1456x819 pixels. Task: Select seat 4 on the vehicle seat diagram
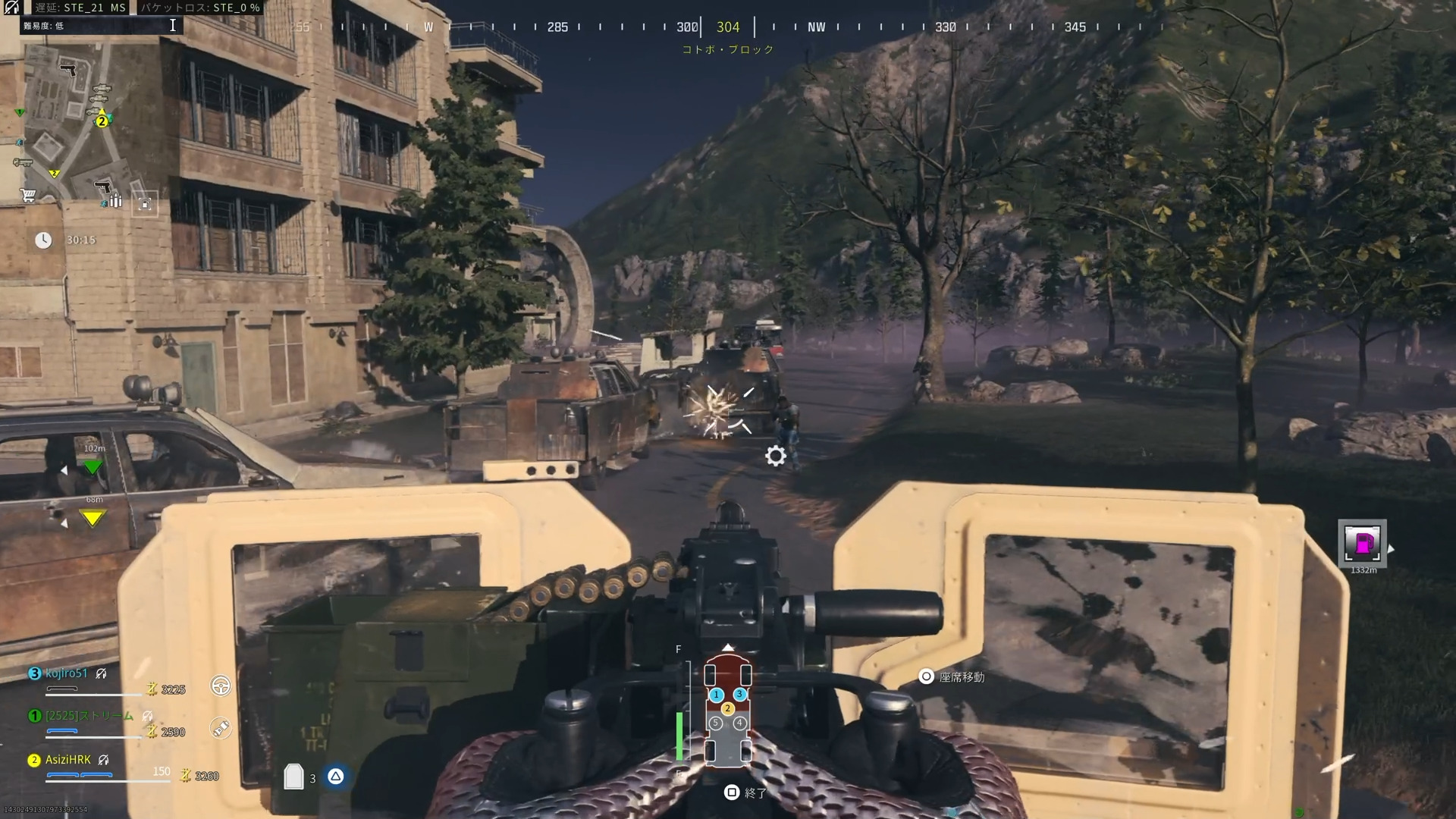(739, 722)
